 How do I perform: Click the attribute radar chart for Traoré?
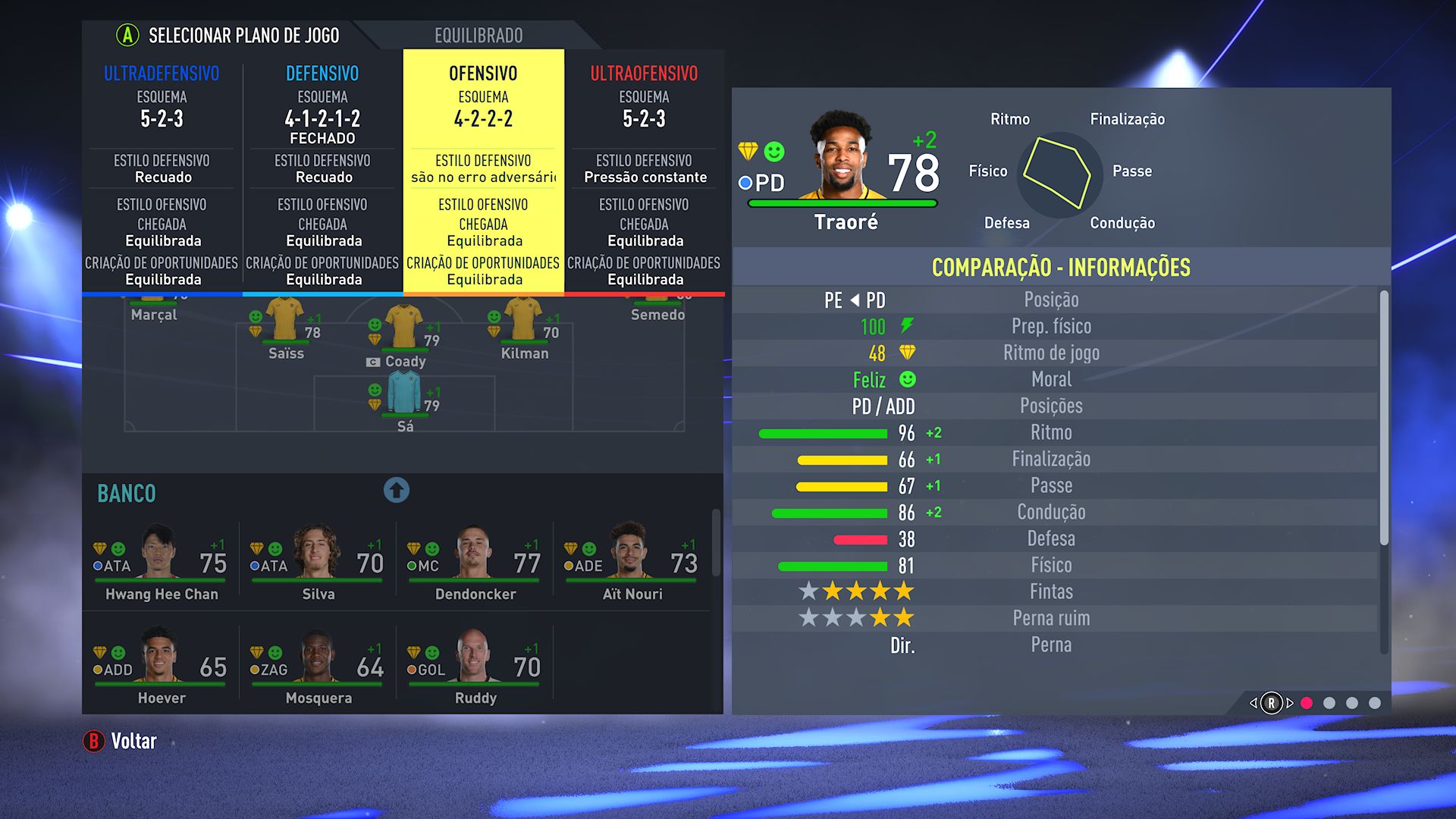tap(1060, 171)
